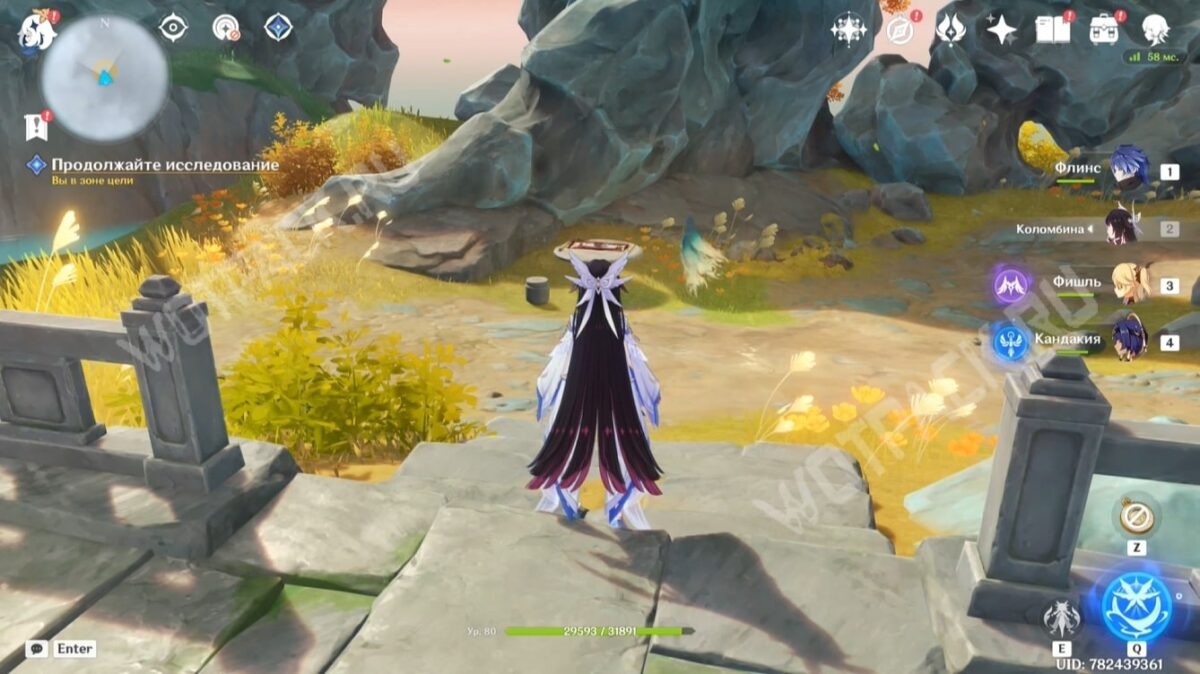Open the adventurer handbook book icon

1052,29
